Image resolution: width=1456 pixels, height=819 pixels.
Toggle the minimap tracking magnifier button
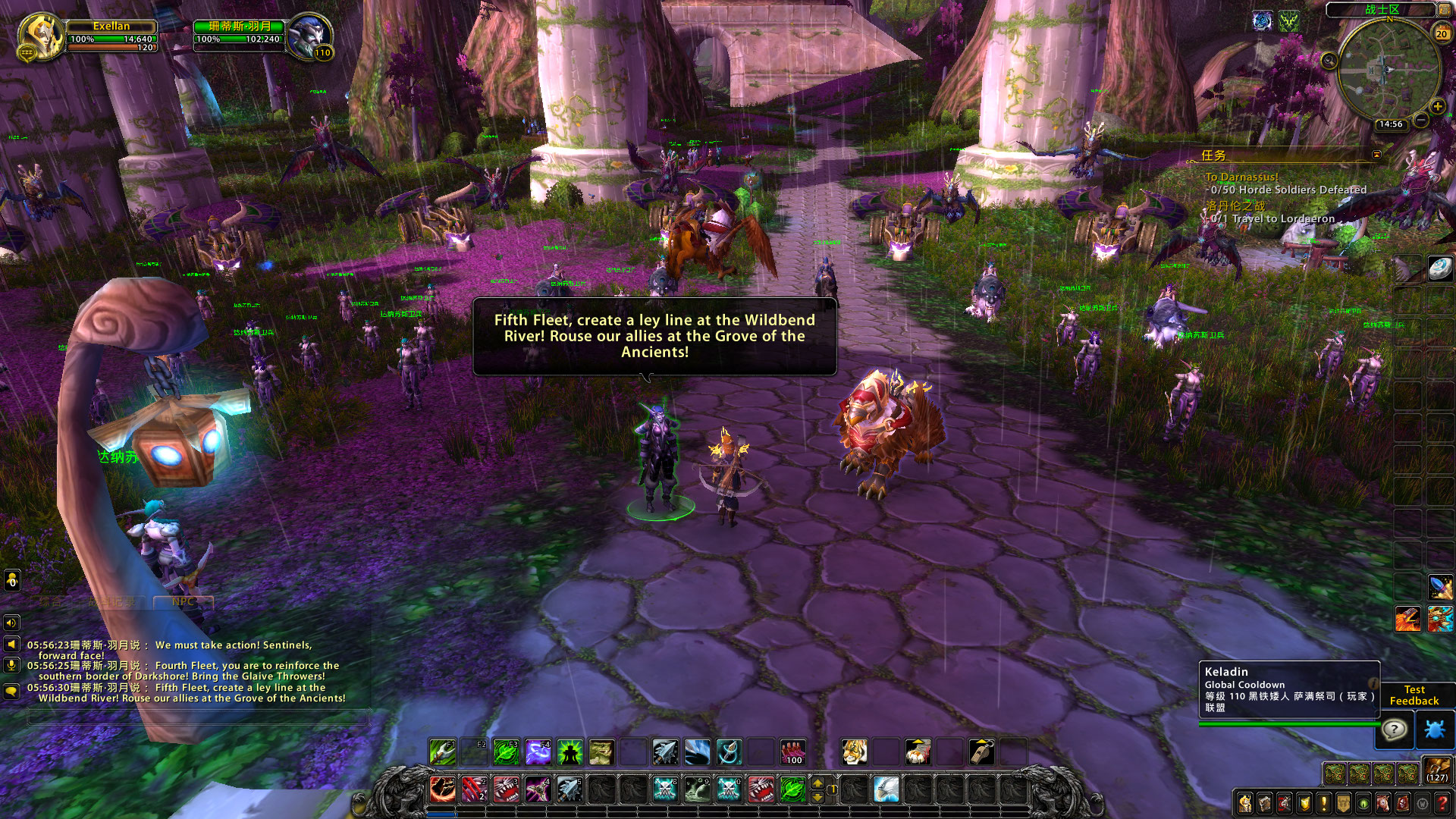tap(1329, 61)
